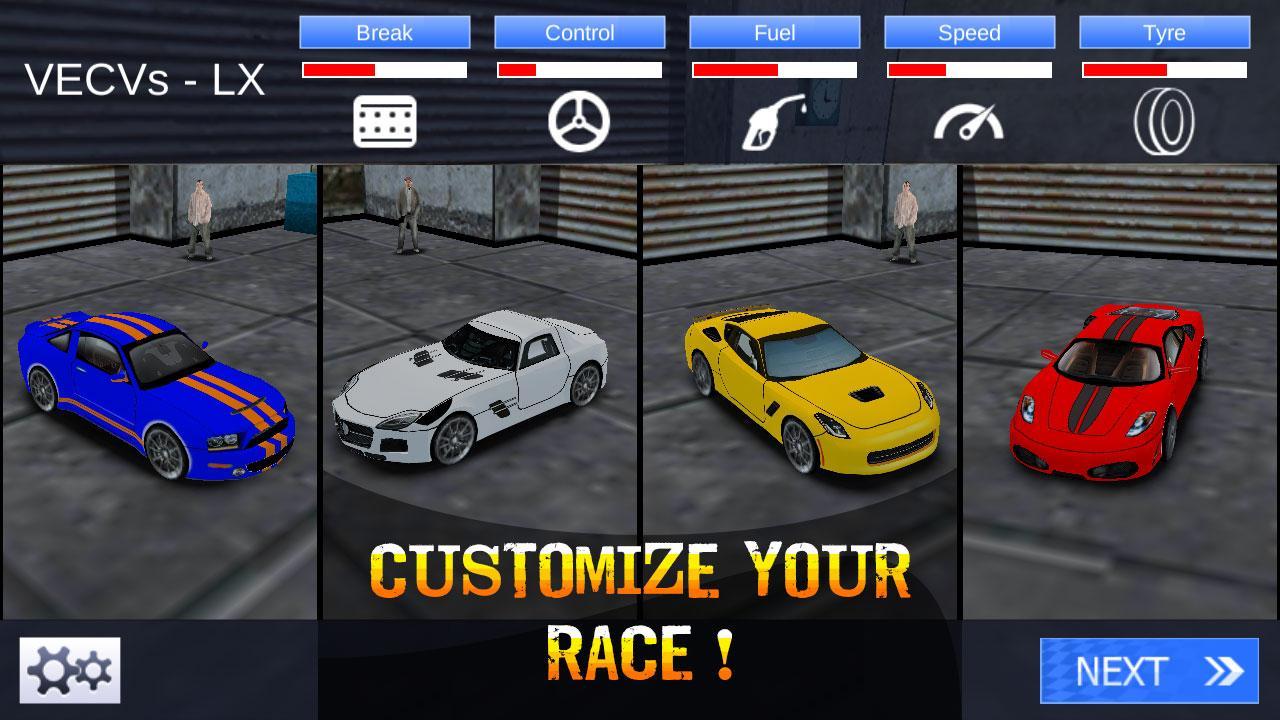Select the Speed upgrade option

[x=968, y=32]
